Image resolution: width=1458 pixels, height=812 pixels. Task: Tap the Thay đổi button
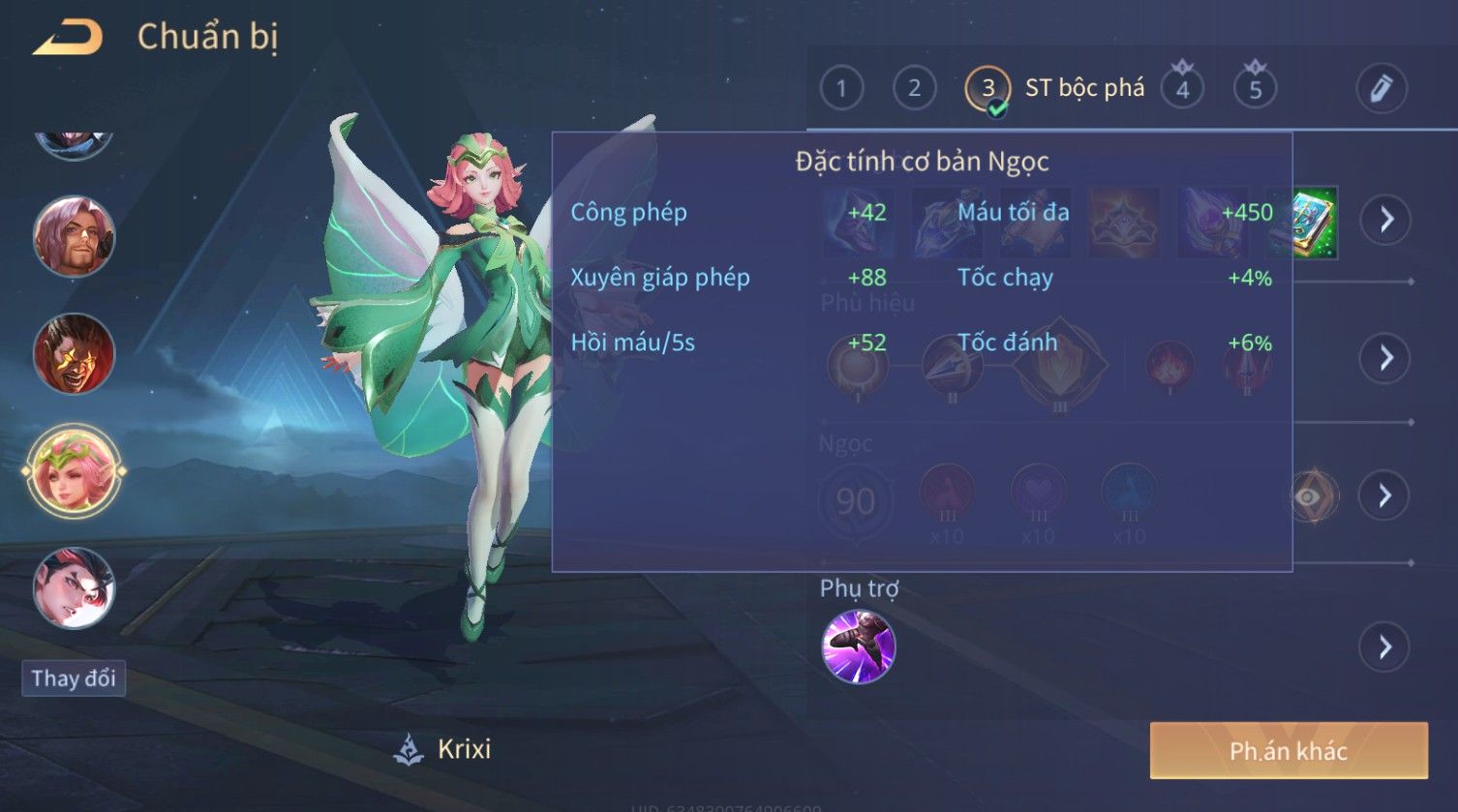point(74,678)
